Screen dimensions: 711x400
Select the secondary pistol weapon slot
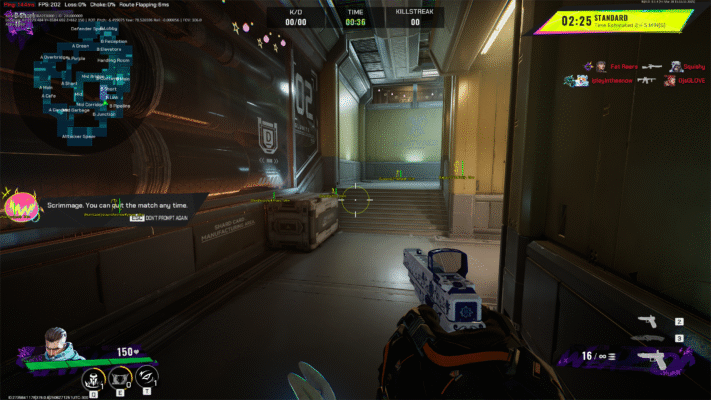click(649, 321)
